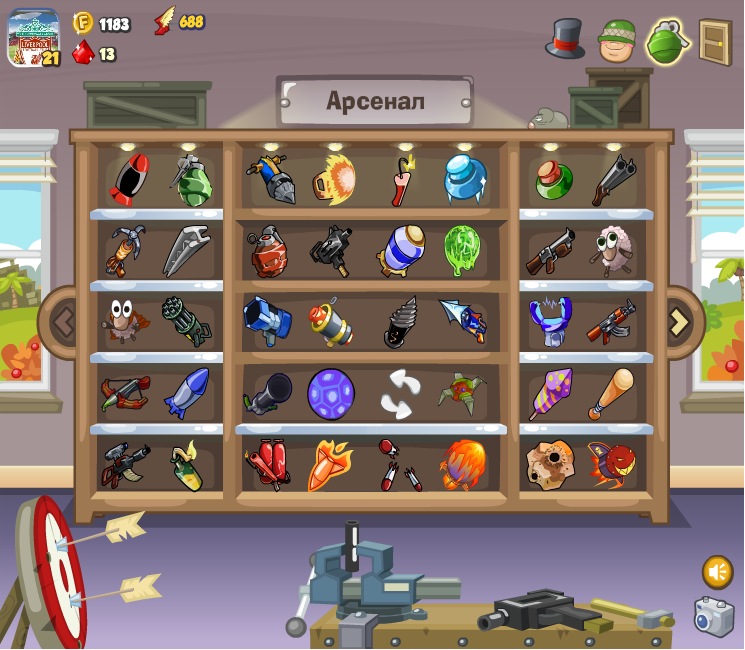Screen dimensions: 745x650
Task: Select the red-tipped black bomb weapon
Action: pos(129,180)
